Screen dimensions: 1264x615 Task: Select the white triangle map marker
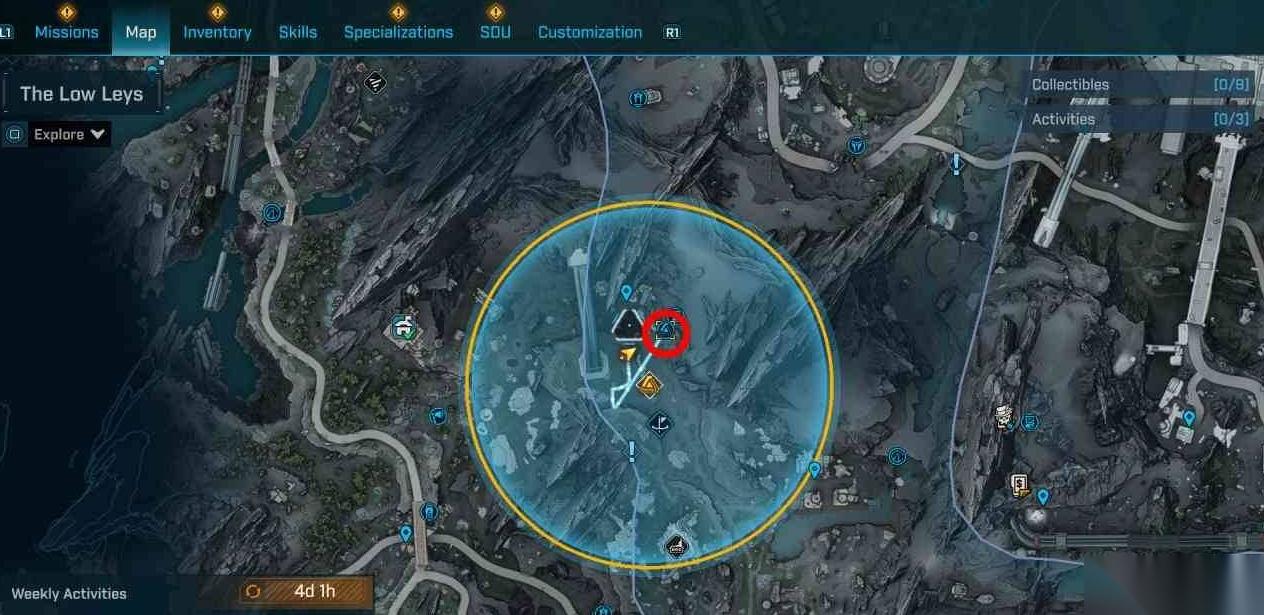pyautogui.click(x=627, y=324)
